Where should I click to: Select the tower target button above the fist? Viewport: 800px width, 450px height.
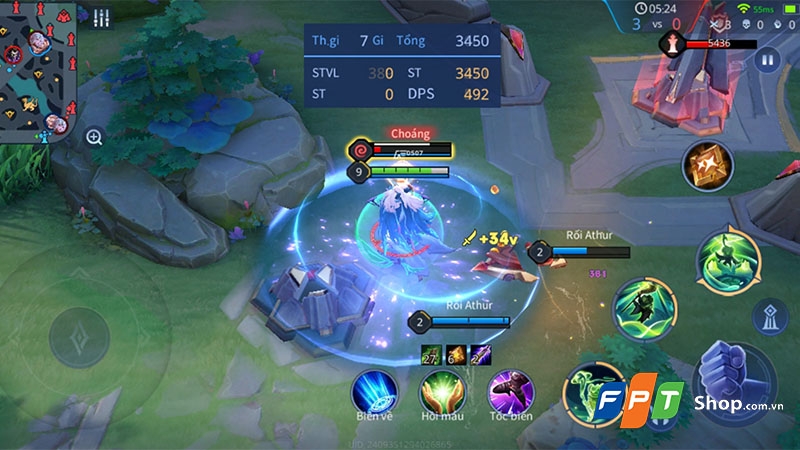click(x=769, y=317)
